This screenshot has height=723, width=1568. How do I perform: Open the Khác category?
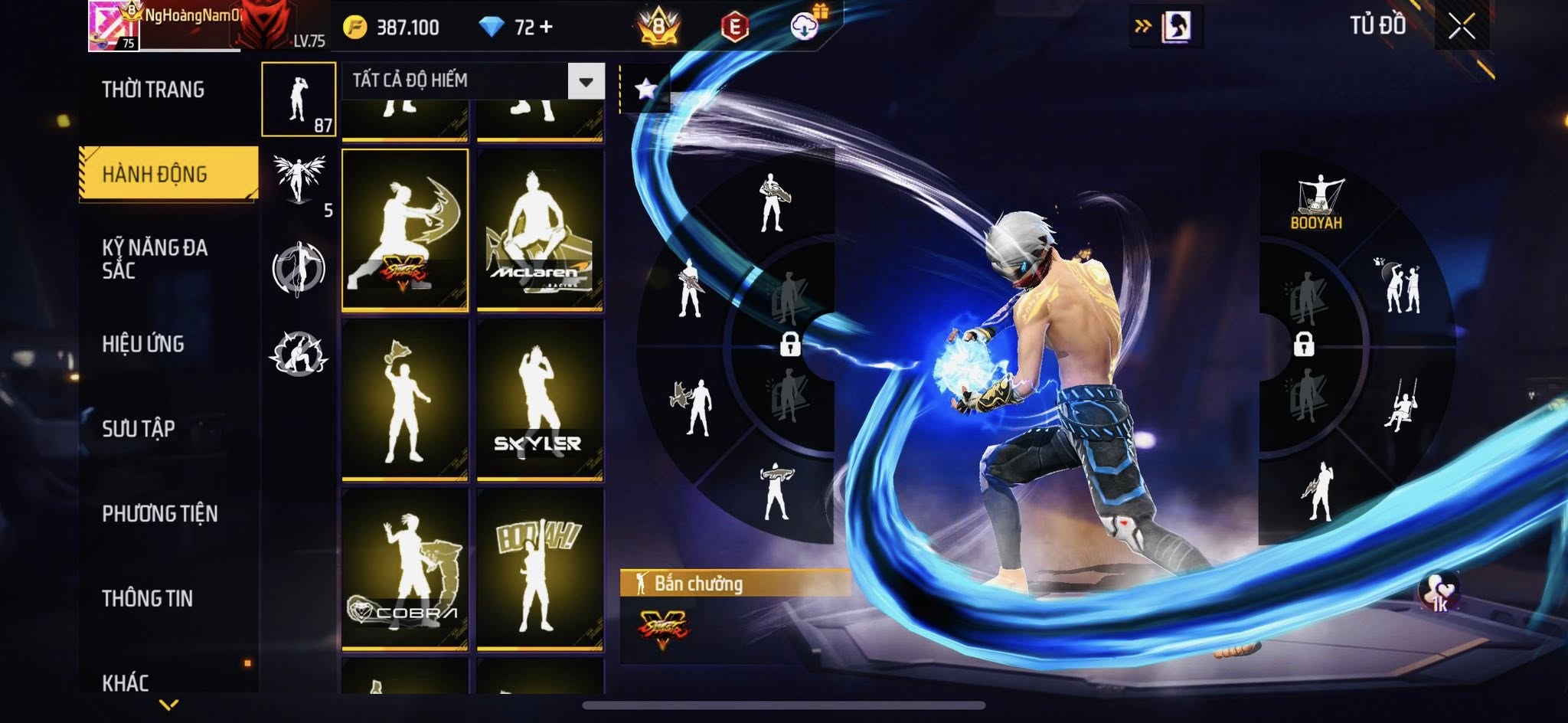pos(126,682)
